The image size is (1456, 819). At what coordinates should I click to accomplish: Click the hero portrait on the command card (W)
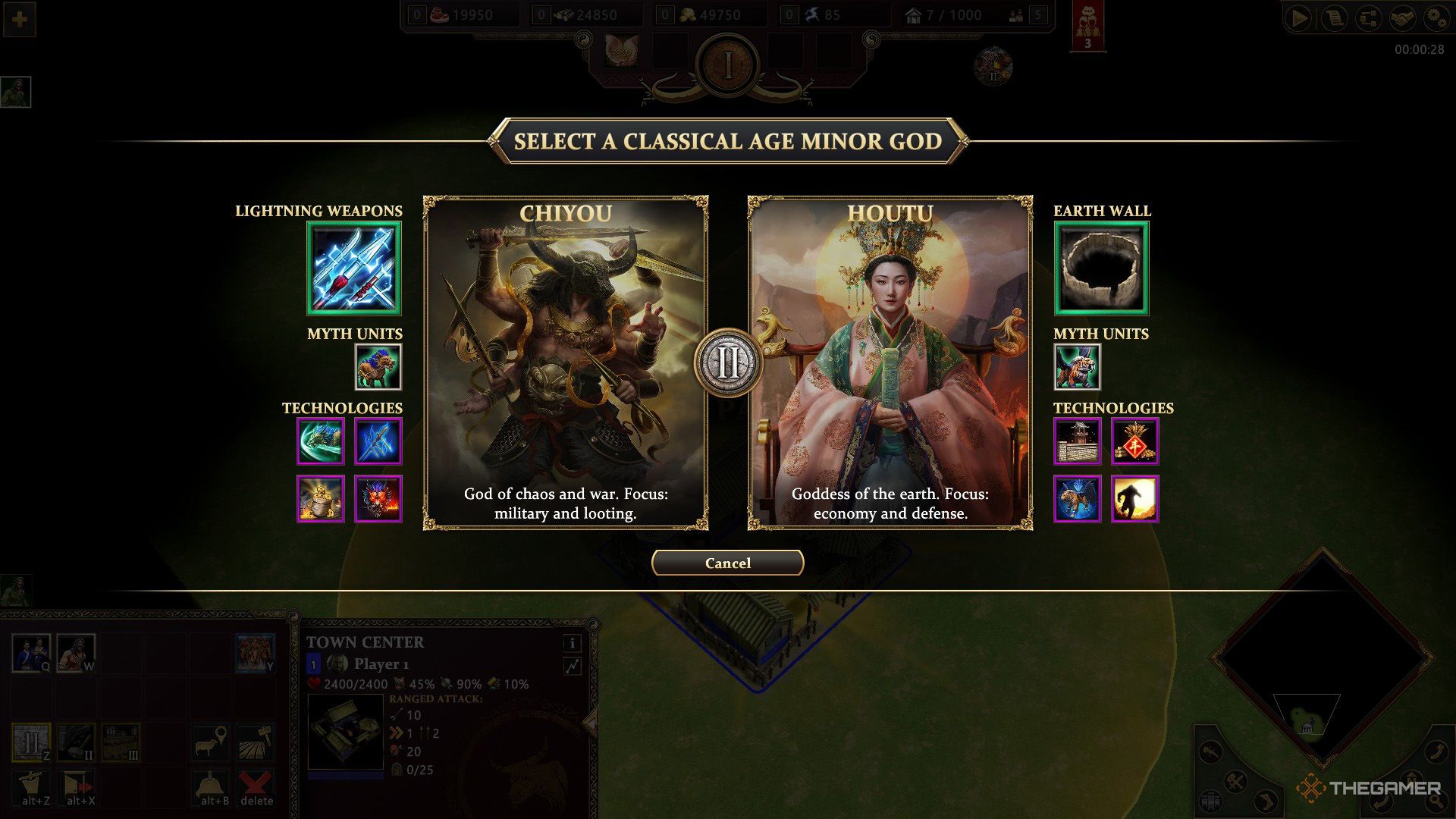click(x=76, y=652)
